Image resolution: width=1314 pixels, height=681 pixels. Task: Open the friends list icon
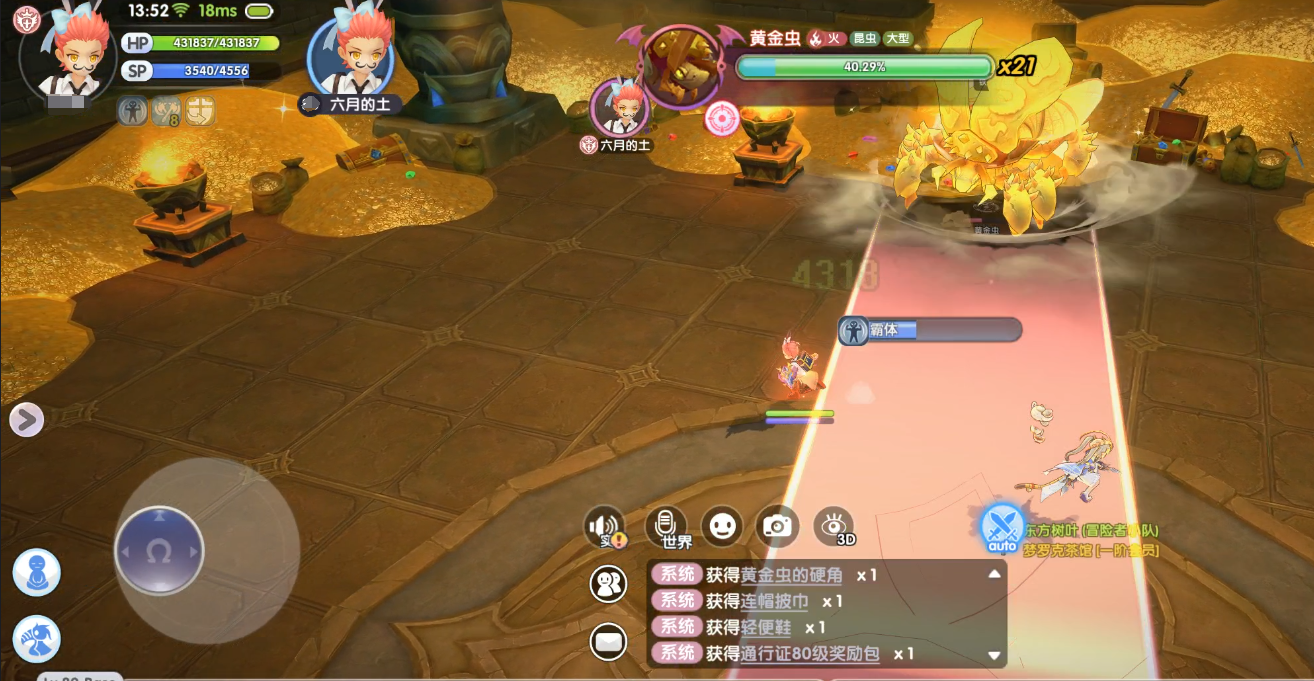608,584
